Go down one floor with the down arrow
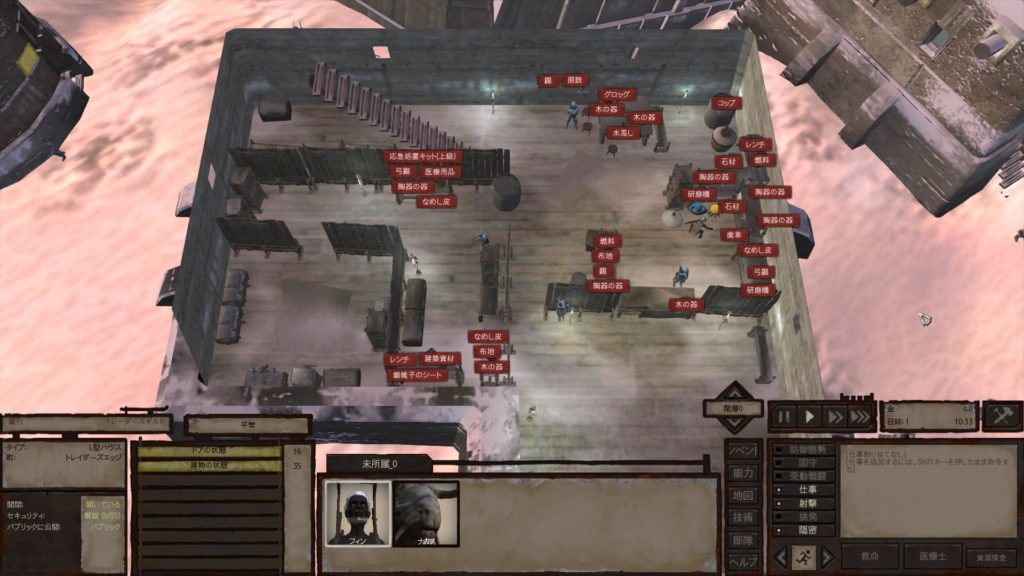The image size is (1024, 576). coord(735,426)
